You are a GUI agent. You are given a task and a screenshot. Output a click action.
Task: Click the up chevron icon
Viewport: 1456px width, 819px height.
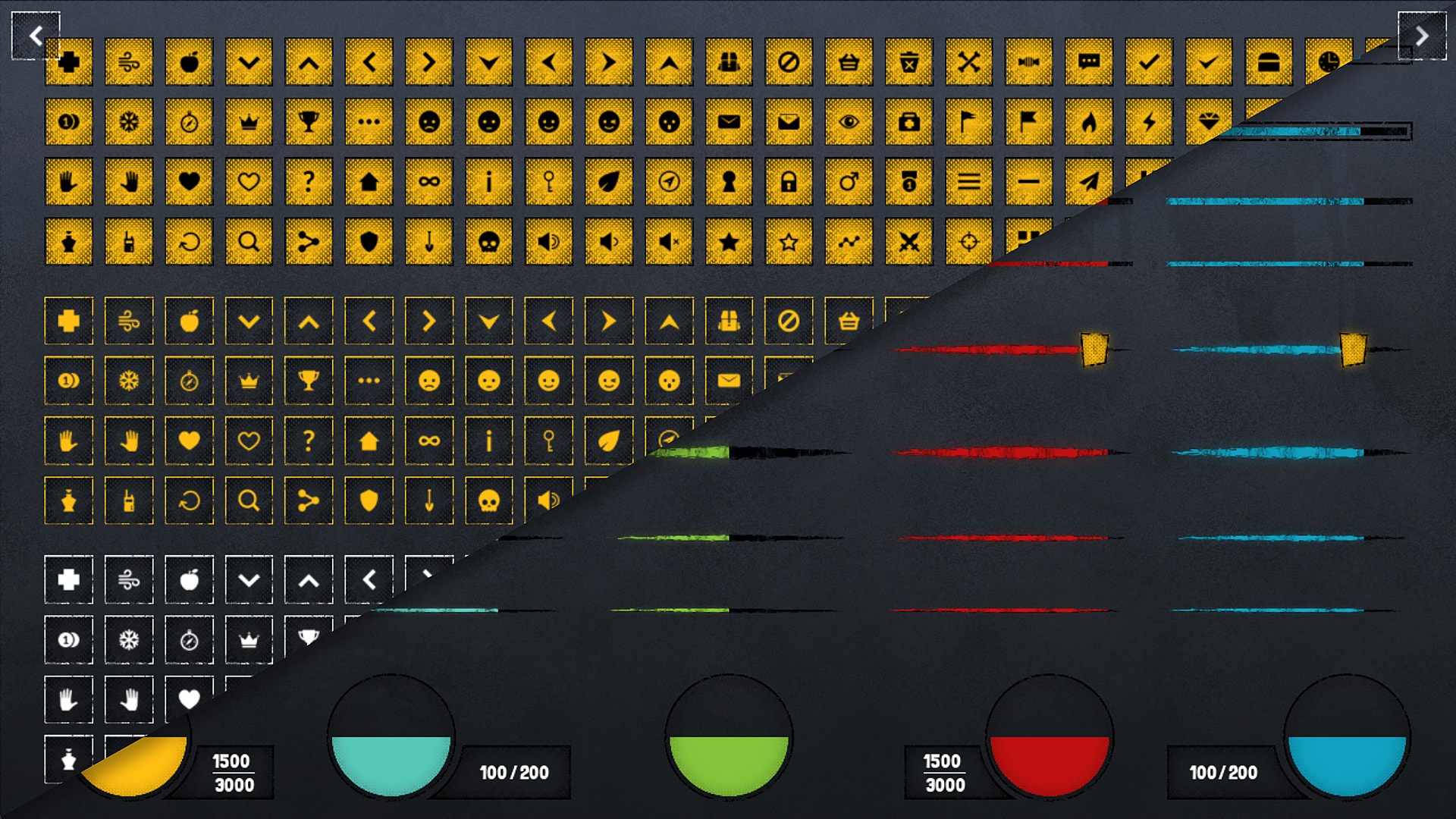pos(309,62)
